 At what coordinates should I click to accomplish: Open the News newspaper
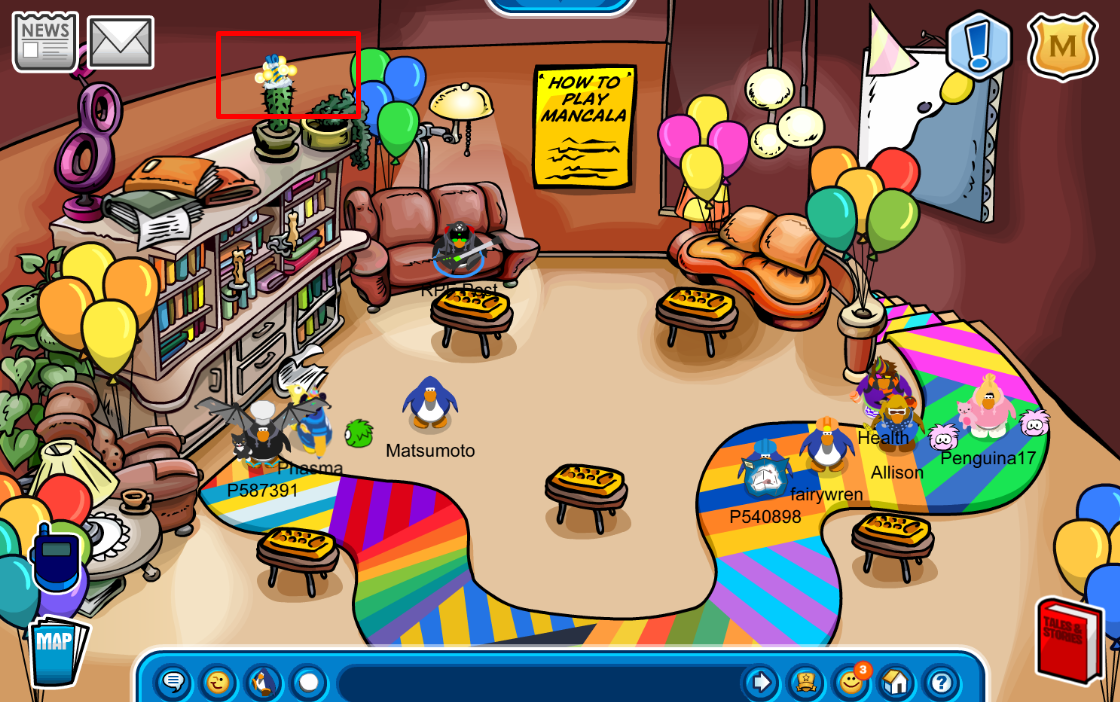(45, 42)
